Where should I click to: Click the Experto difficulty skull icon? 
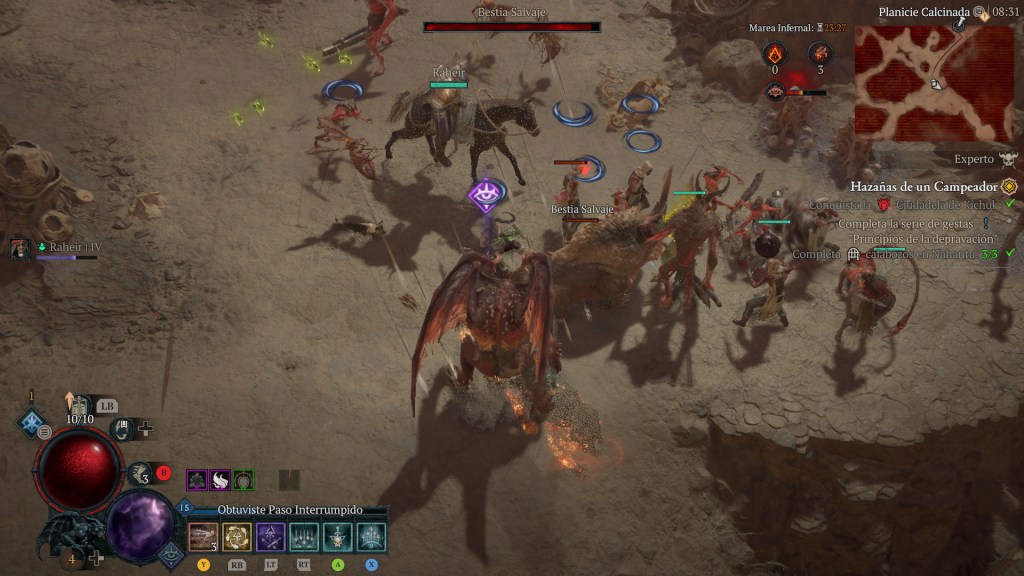click(1007, 159)
